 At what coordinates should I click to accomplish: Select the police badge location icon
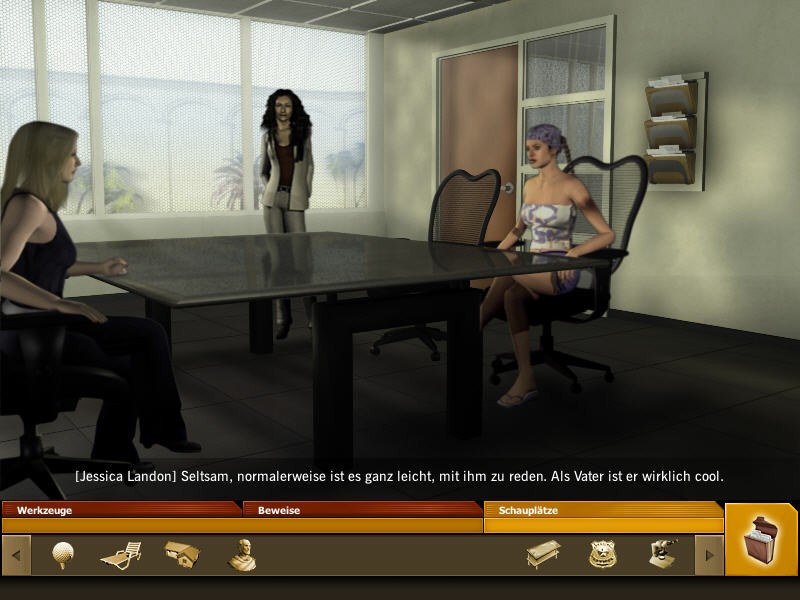coord(603,554)
